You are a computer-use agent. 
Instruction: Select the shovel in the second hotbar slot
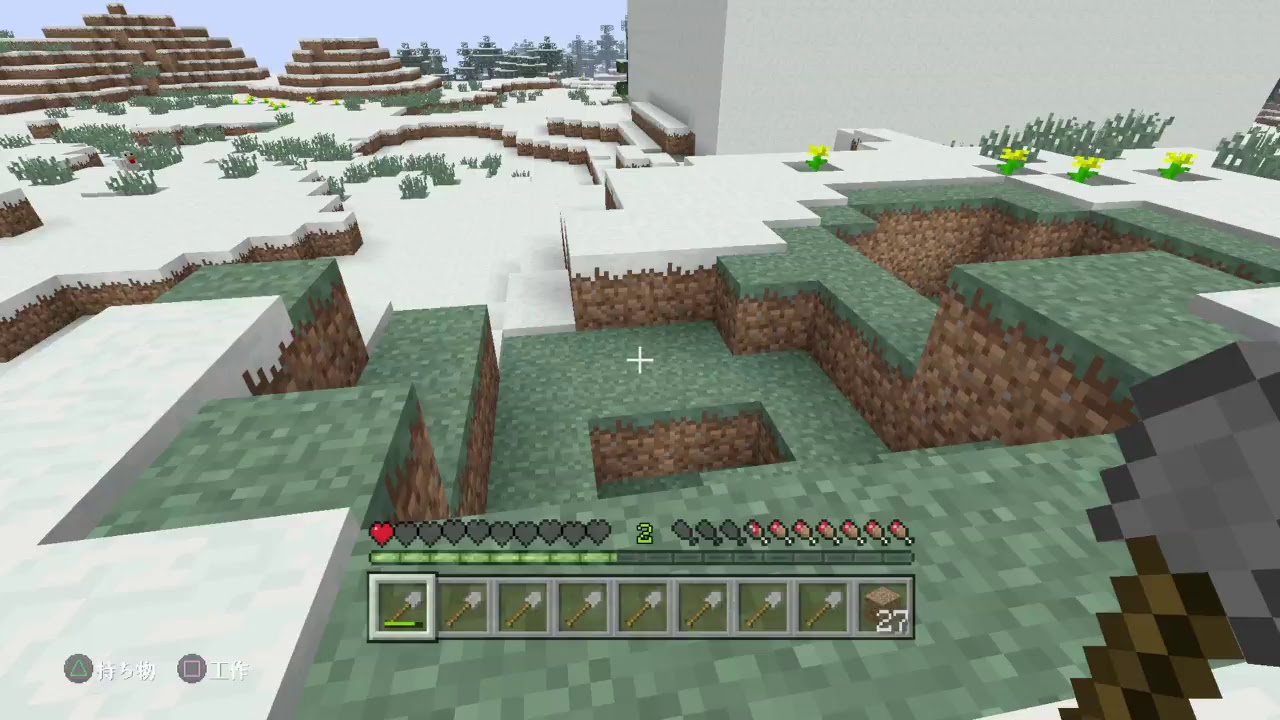tap(461, 604)
